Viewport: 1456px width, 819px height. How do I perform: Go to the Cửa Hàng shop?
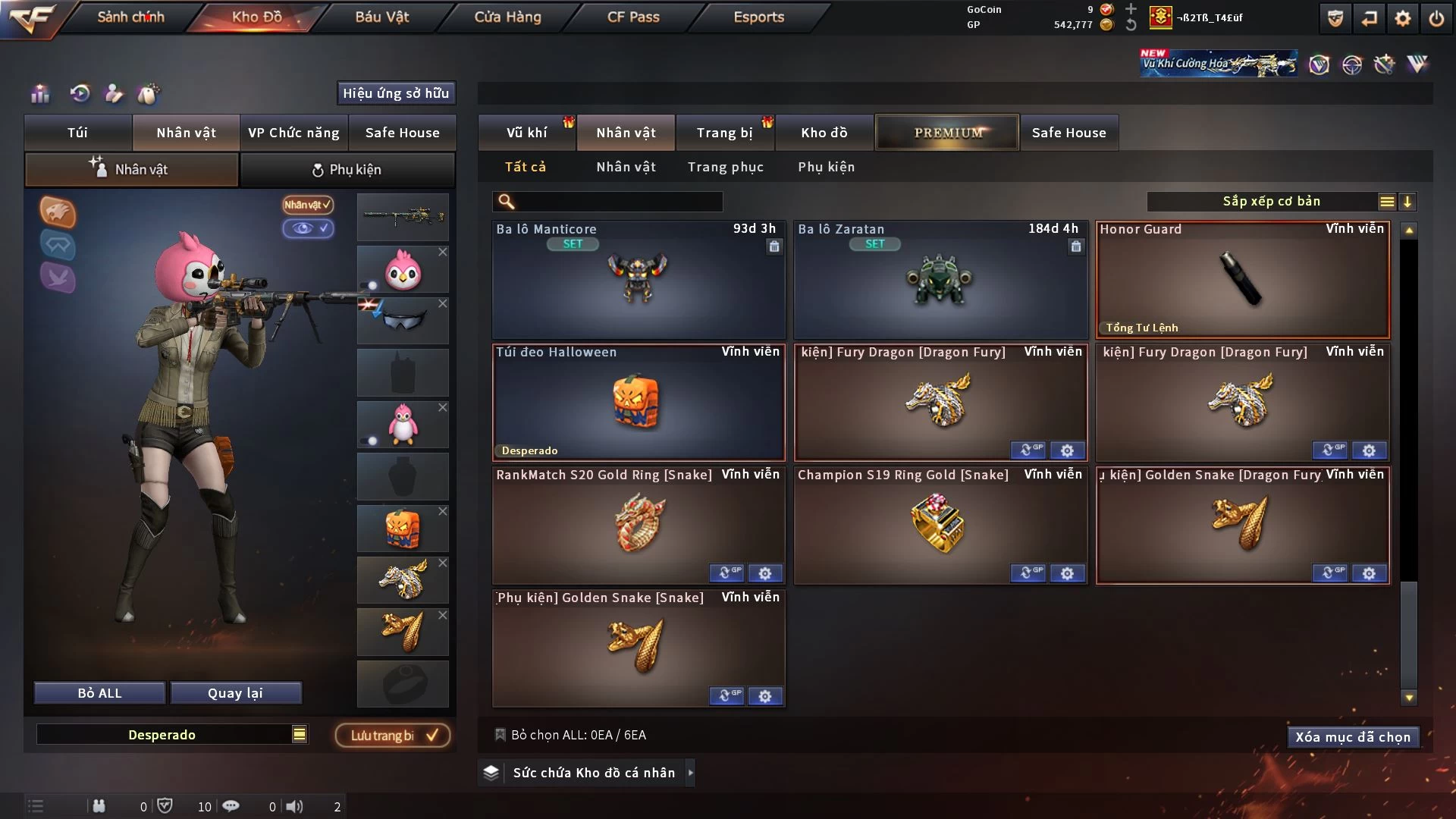(x=507, y=17)
